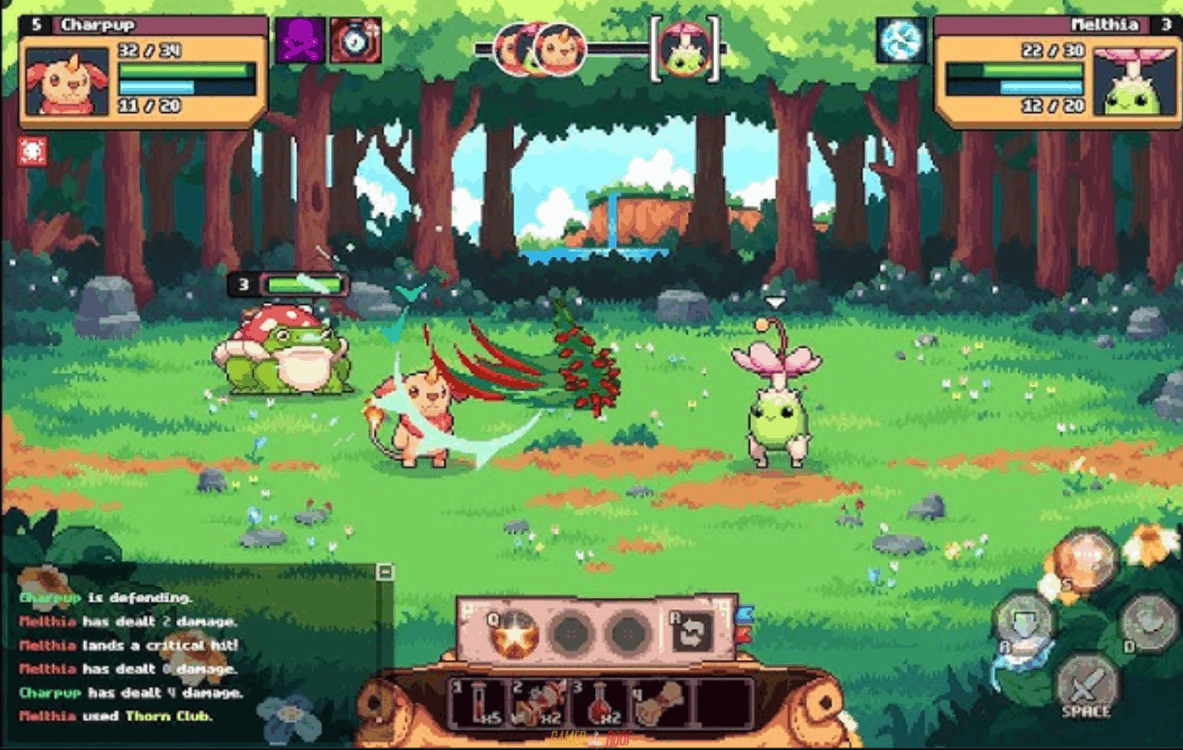Inspect the blue swirl icon beside Melthia's panel
Viewport: 1183px width, 750px height.
(901, 41)
